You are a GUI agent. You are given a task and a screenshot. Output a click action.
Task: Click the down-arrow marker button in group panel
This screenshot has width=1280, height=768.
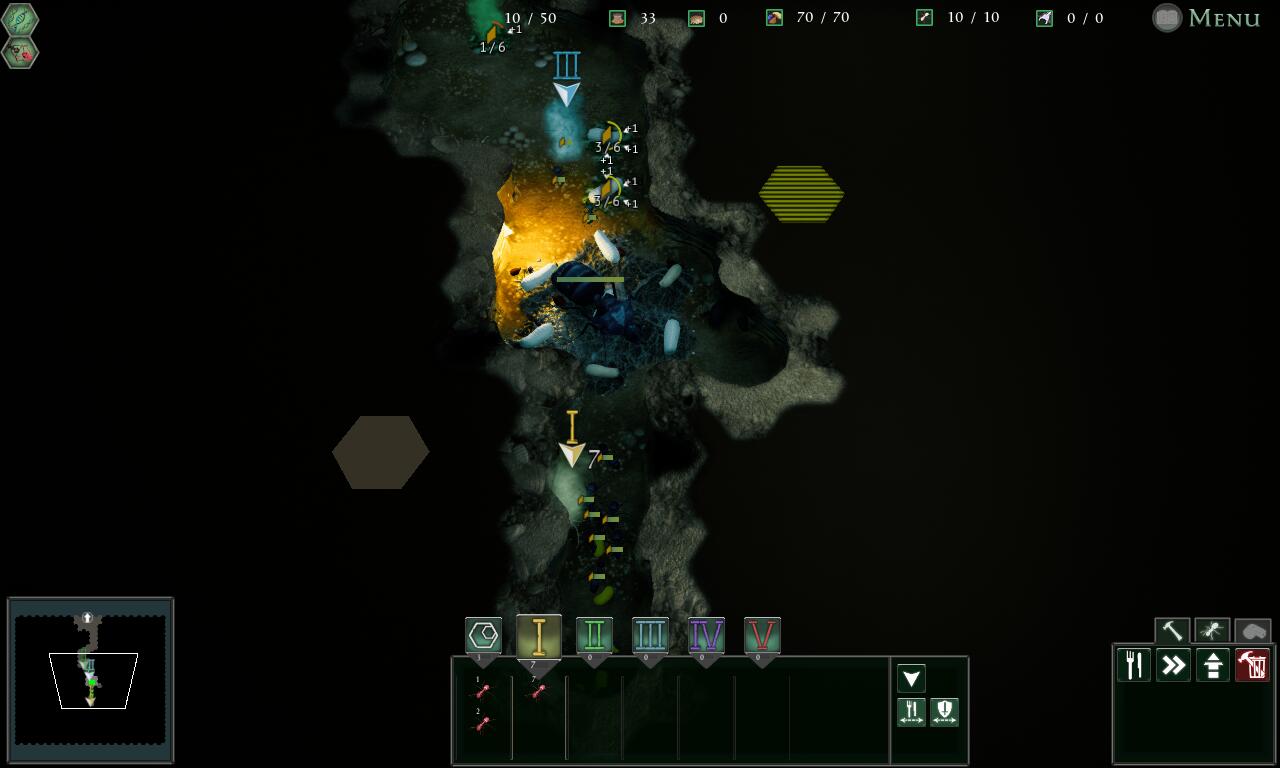(911, 679)
